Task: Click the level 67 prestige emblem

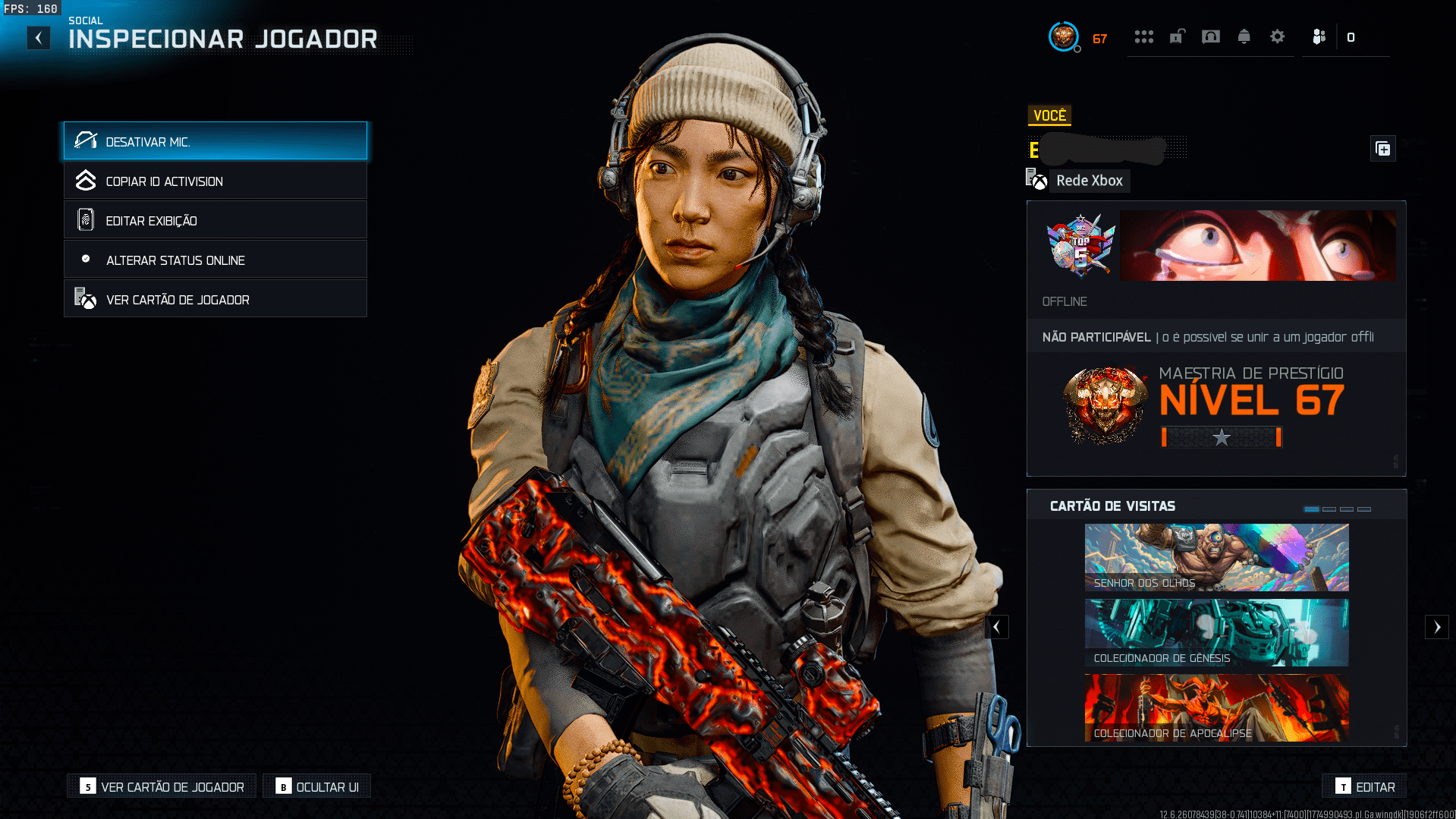Action: [x=1104, y=405]
